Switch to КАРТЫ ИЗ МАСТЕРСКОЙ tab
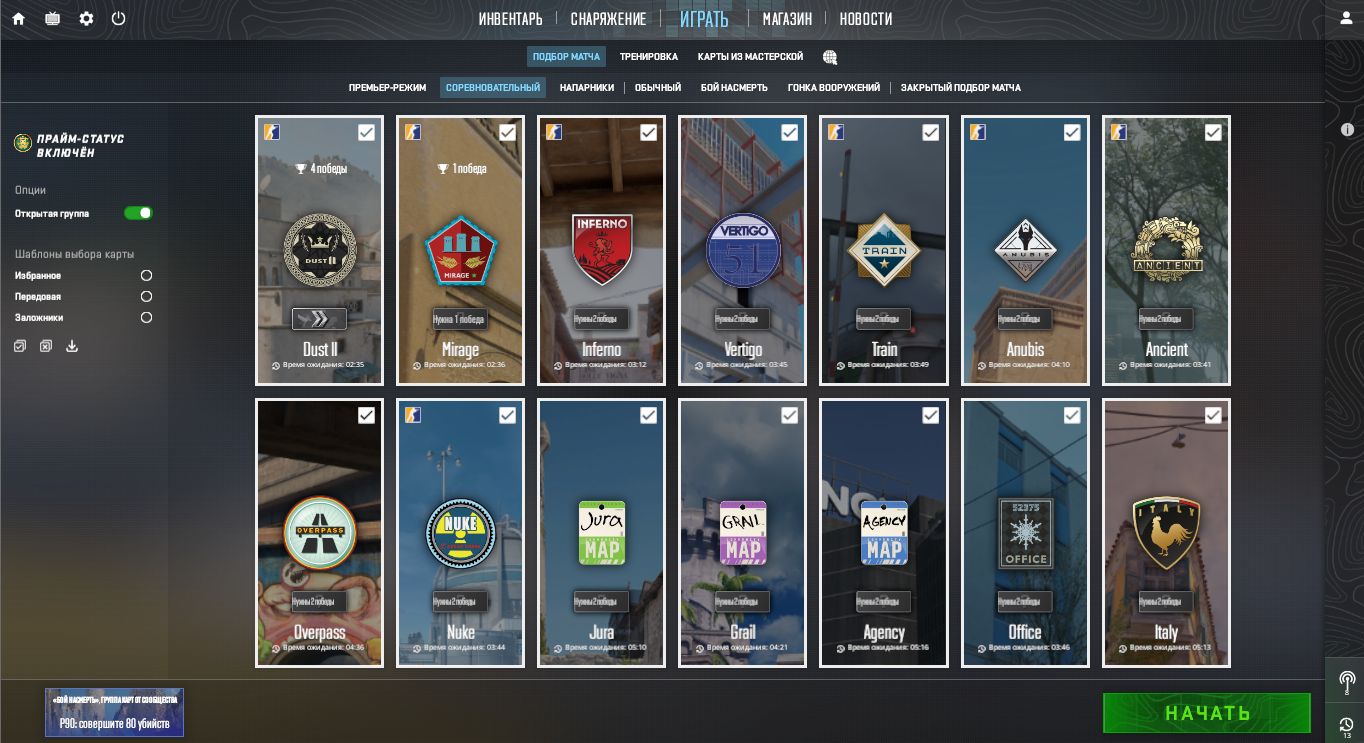Screen dimensions: 1364x743 click(750, 57)
